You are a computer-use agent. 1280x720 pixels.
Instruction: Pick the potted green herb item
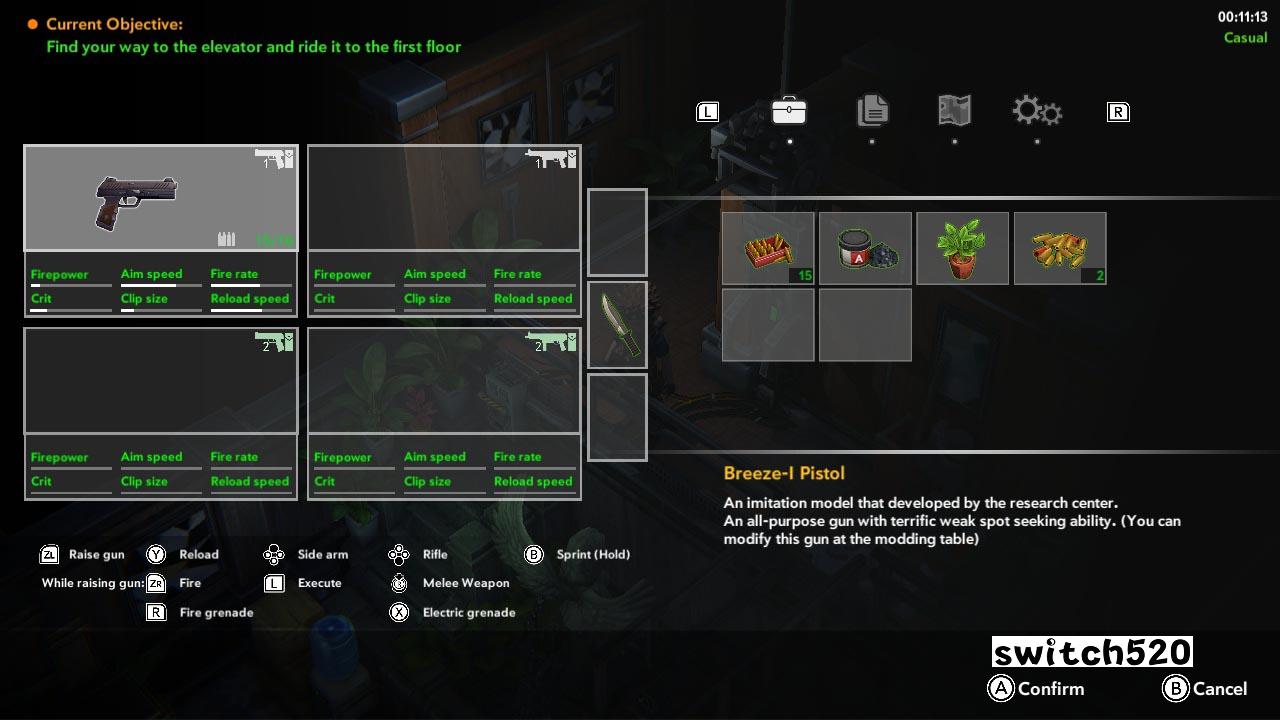coord(962,248)
